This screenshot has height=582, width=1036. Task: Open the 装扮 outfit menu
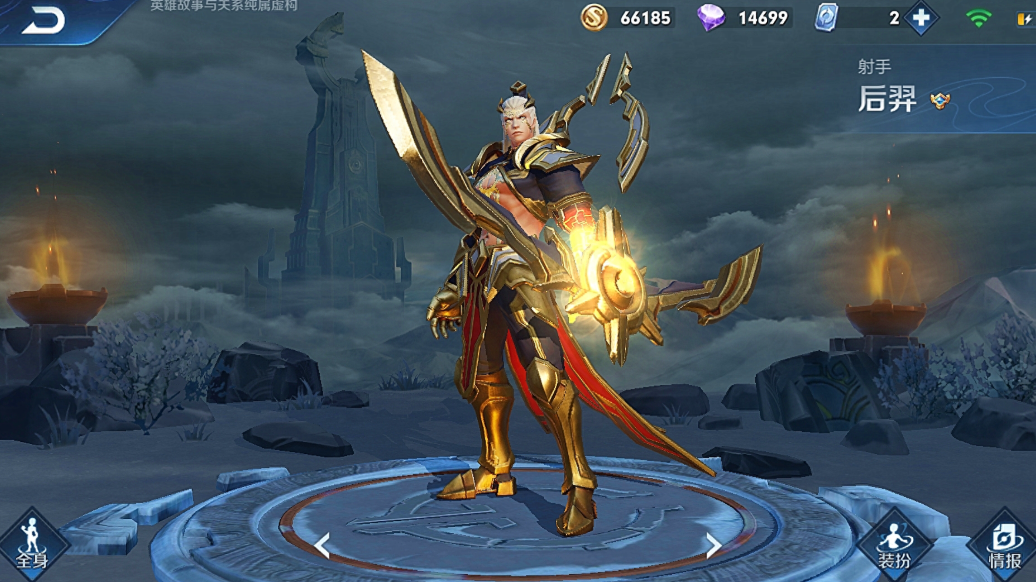pos(894,545)
